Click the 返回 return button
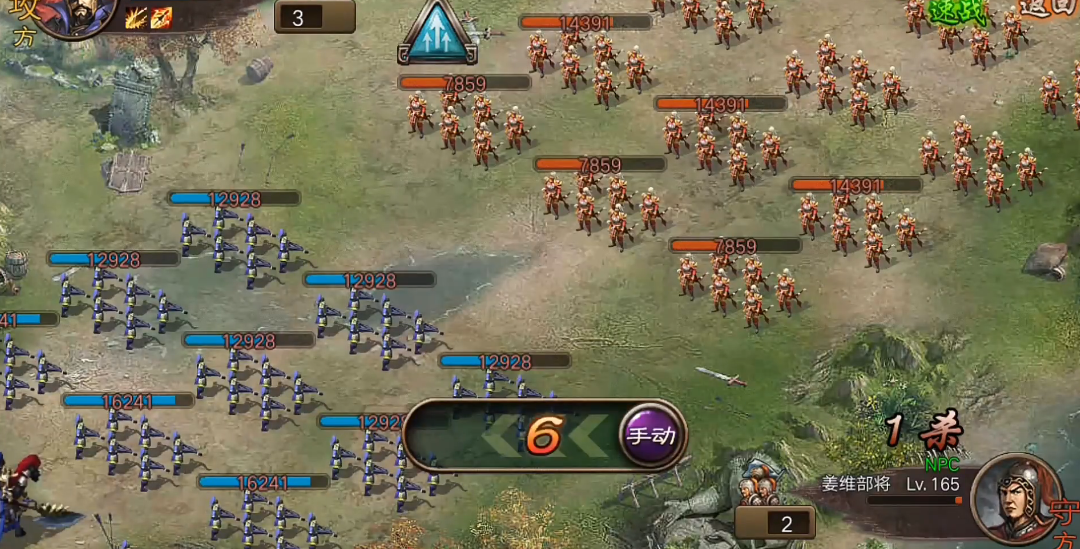Image resolution: width=1080 pixels, height=549 pixels. (x=1048, y=8)
